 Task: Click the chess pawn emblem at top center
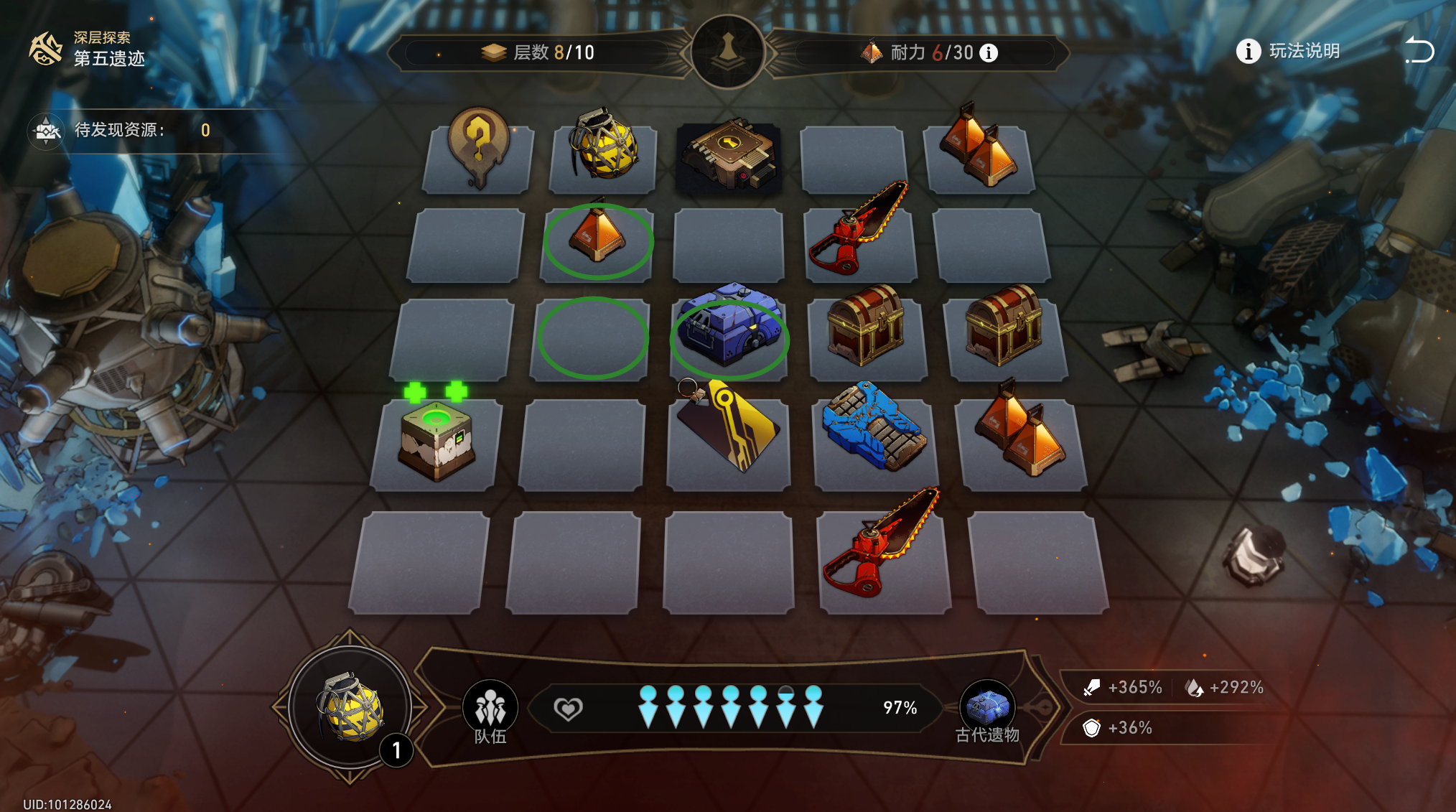click(x=727, y=52)
